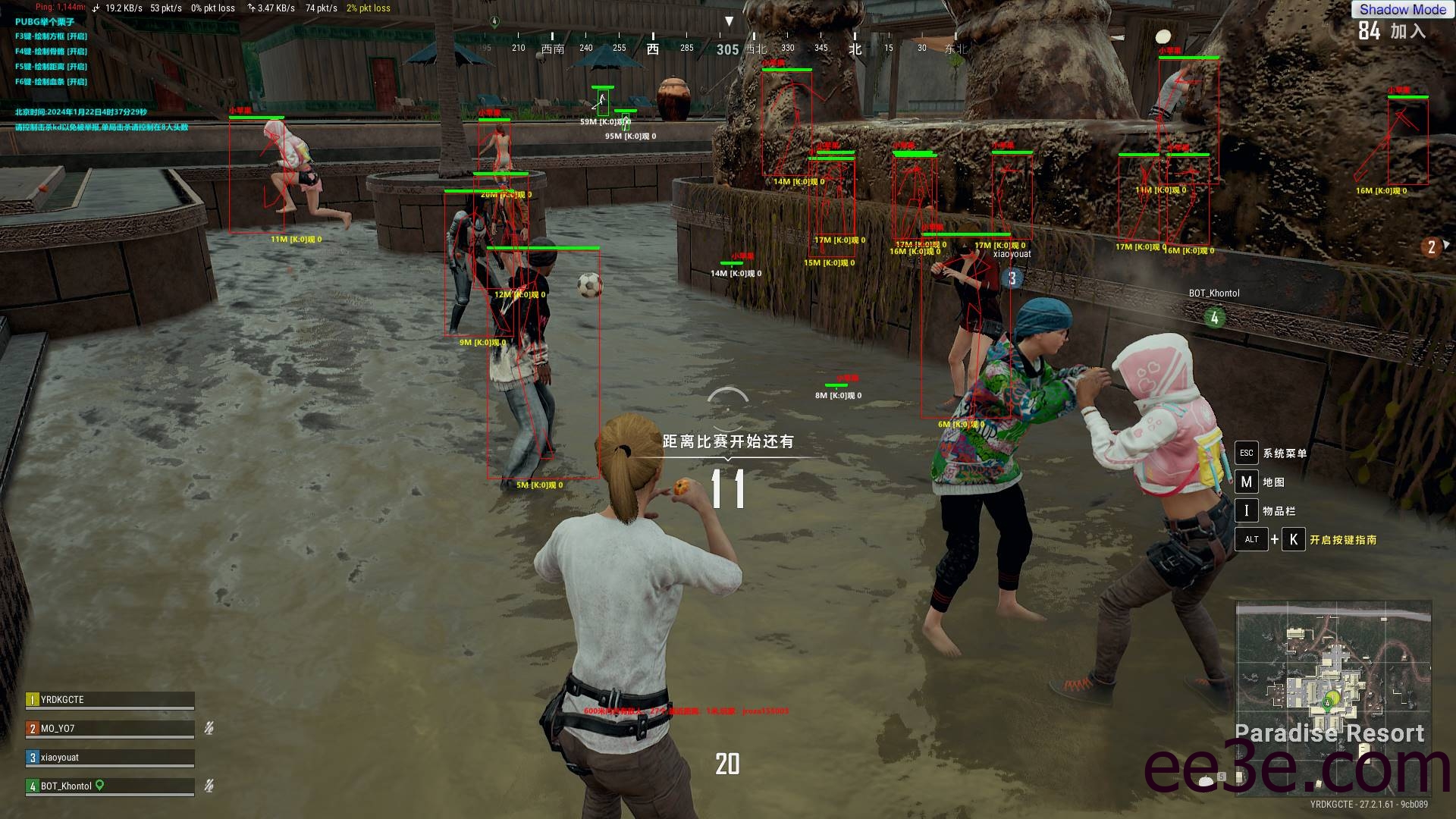This screenshot has height=819, width=1456.
Task: Unmute MO_YO7's crossed-out microphone
Action: 209,727
